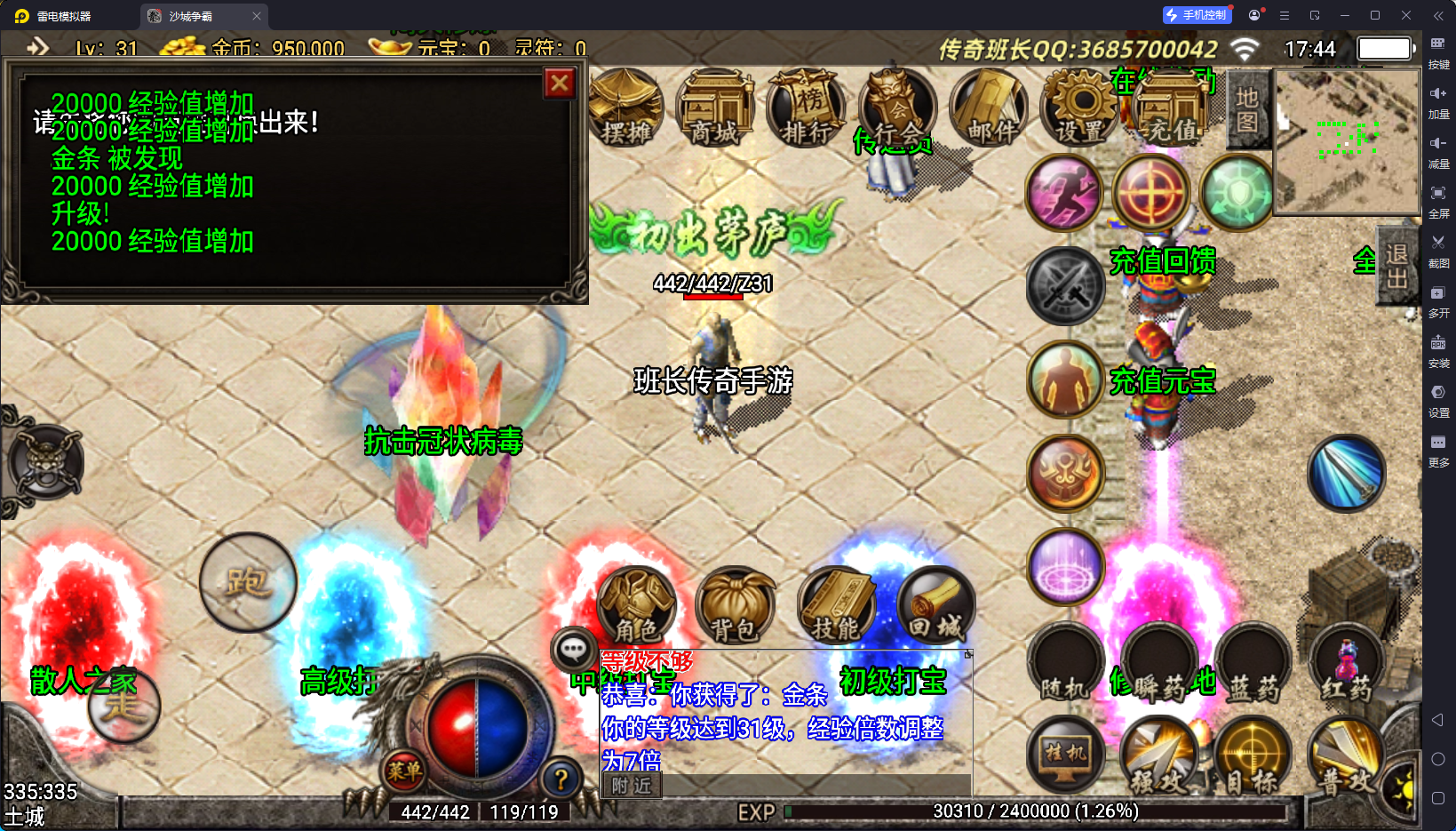Click the minimap
This screenshot has width=1456, height=831.
click(x=1347, y=142)
